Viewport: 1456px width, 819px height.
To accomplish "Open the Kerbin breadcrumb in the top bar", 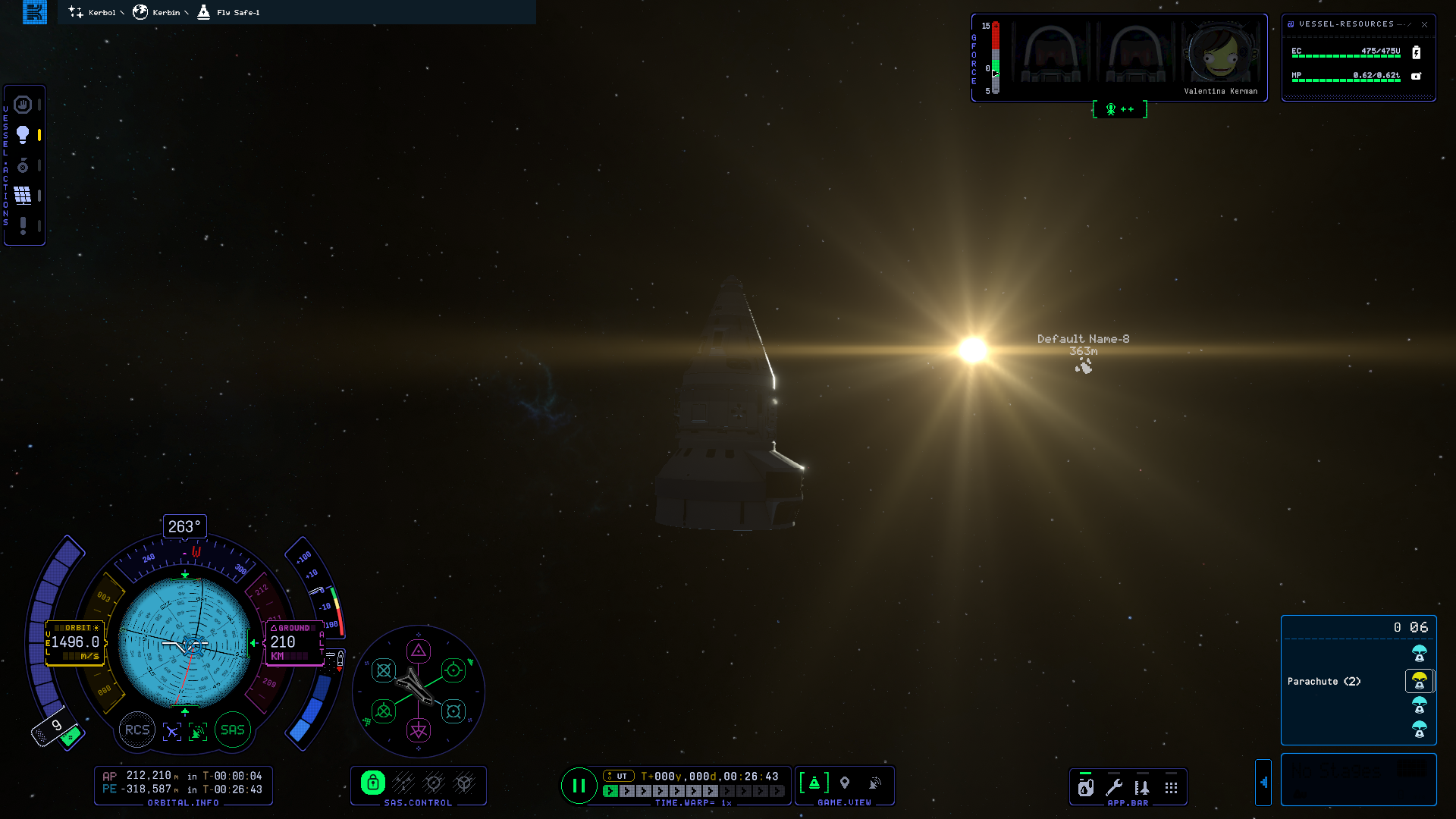I will click(159, 12).
